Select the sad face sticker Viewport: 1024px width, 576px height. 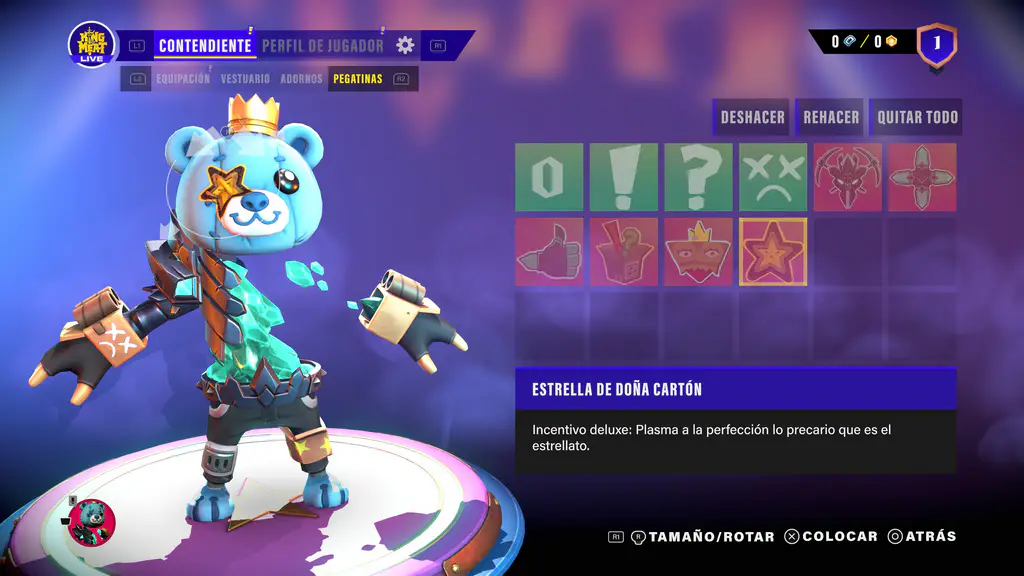pyautogui.click(x=773, y=177)
